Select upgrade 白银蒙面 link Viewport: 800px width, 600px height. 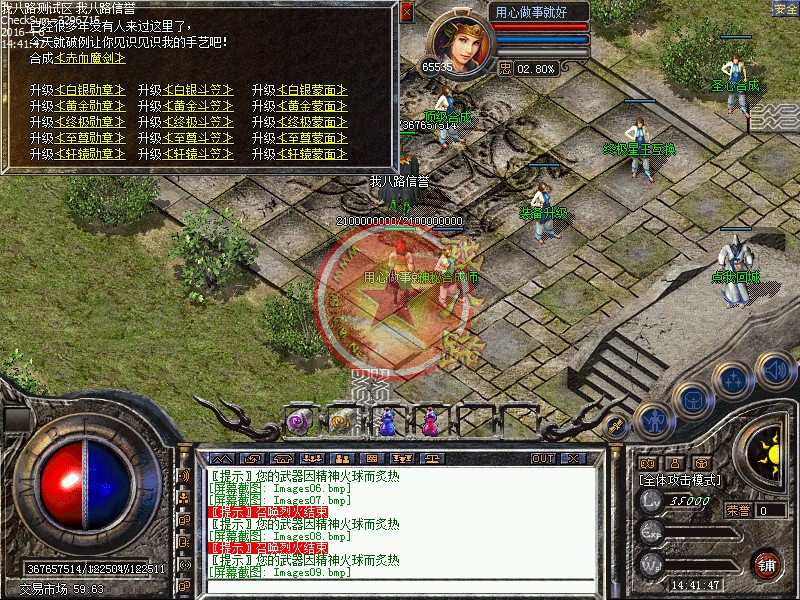click(x=313, y=90)
